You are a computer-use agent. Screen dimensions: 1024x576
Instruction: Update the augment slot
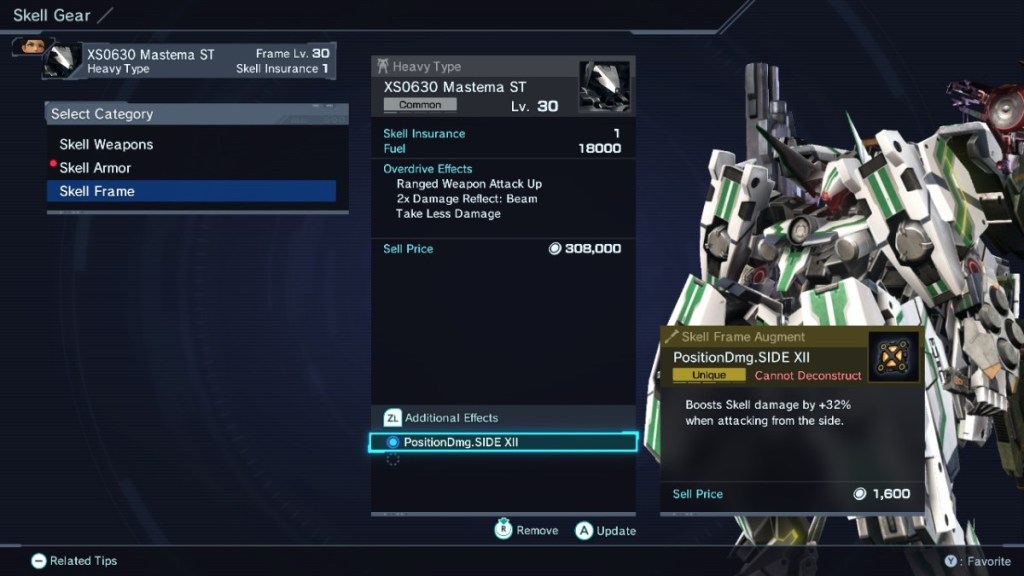[x=606, y=530]
